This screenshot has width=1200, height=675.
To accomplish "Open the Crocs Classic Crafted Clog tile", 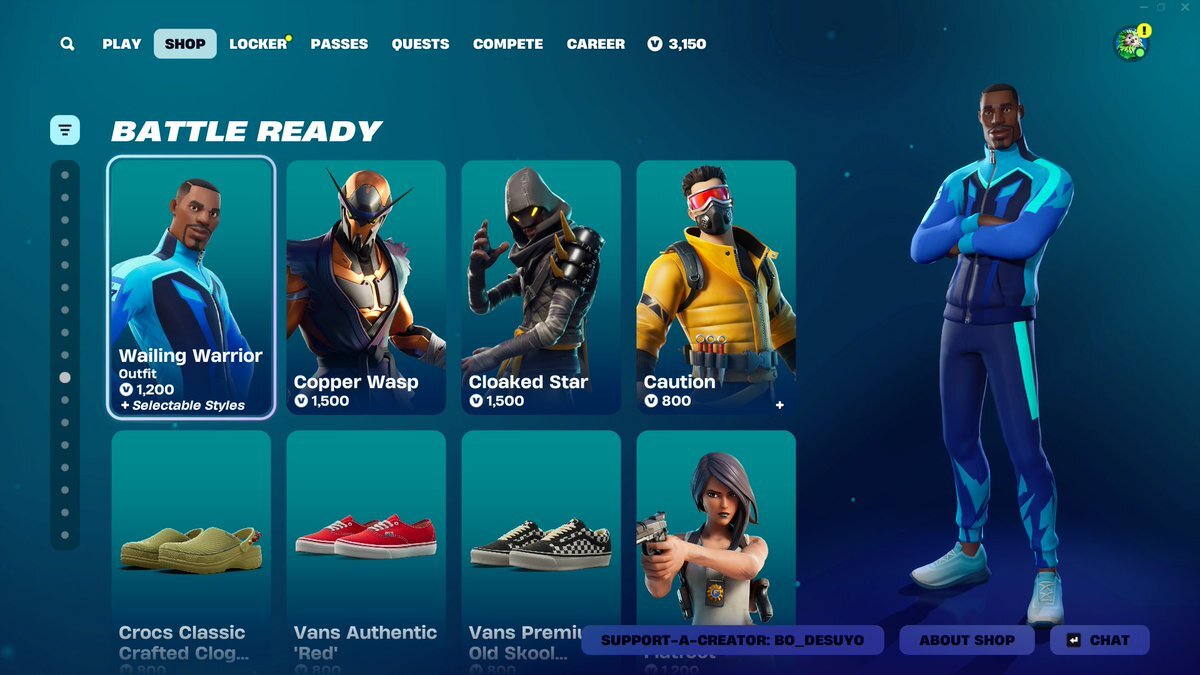I will tap(191, 540).
